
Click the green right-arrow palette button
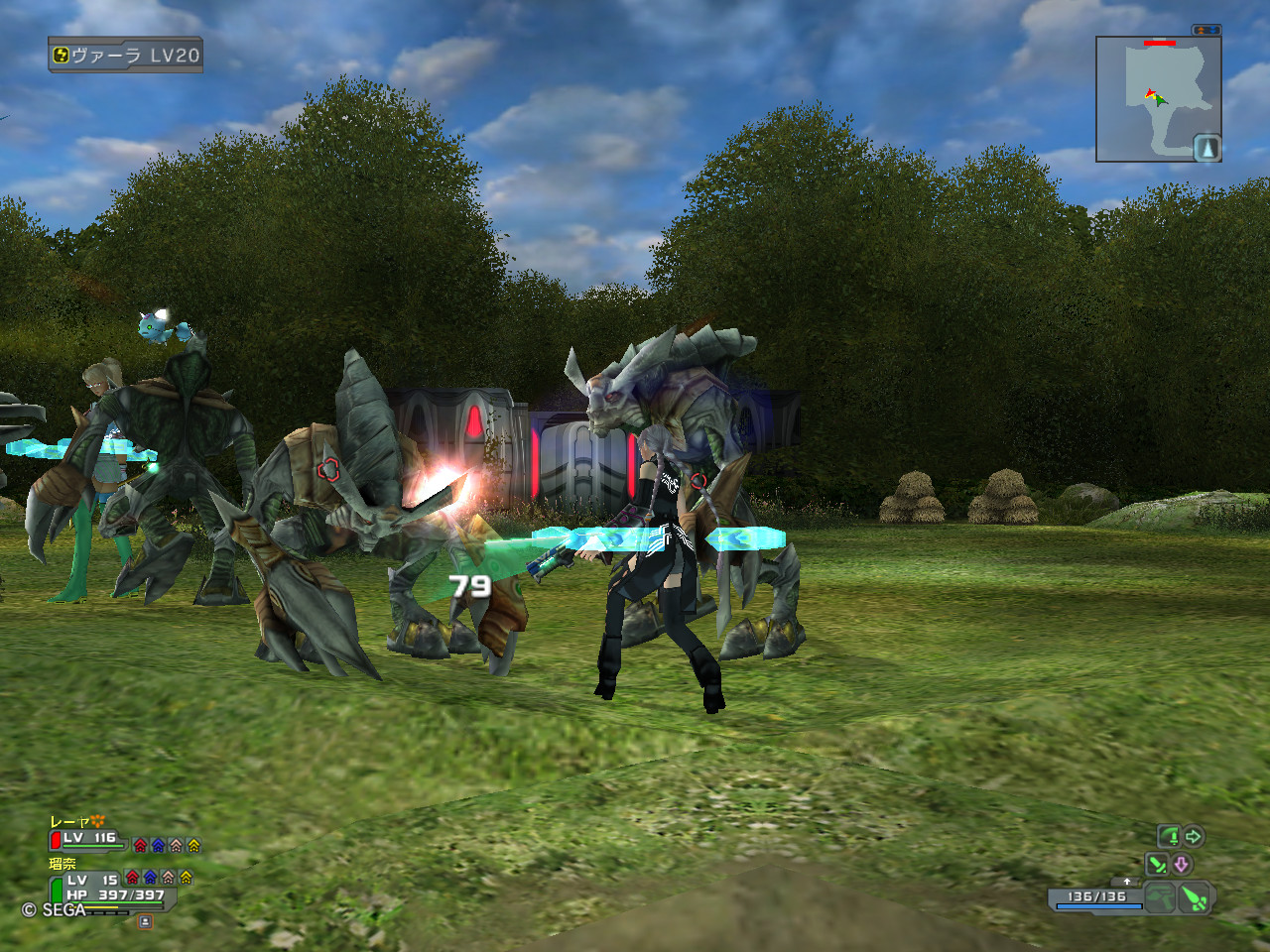point(1194,837)
